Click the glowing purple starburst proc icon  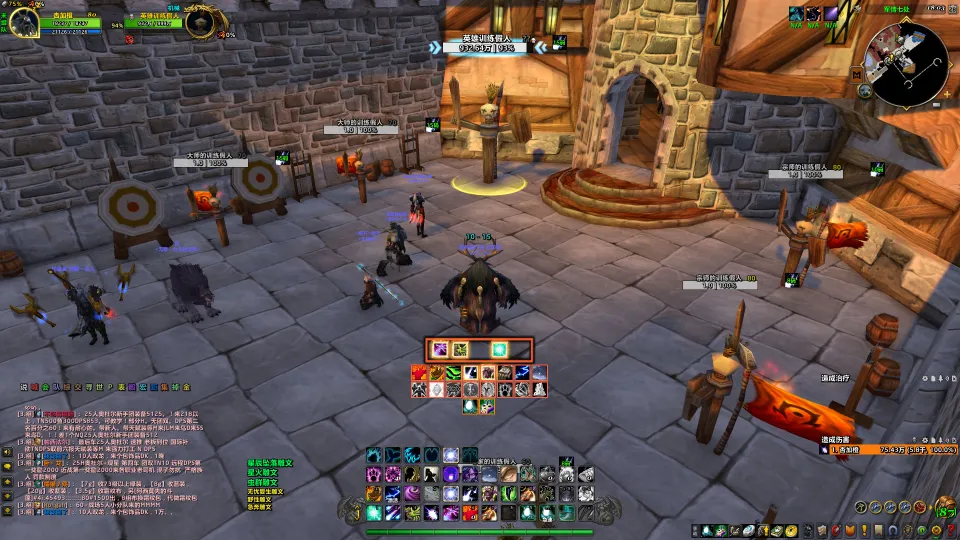click(438, 349)
